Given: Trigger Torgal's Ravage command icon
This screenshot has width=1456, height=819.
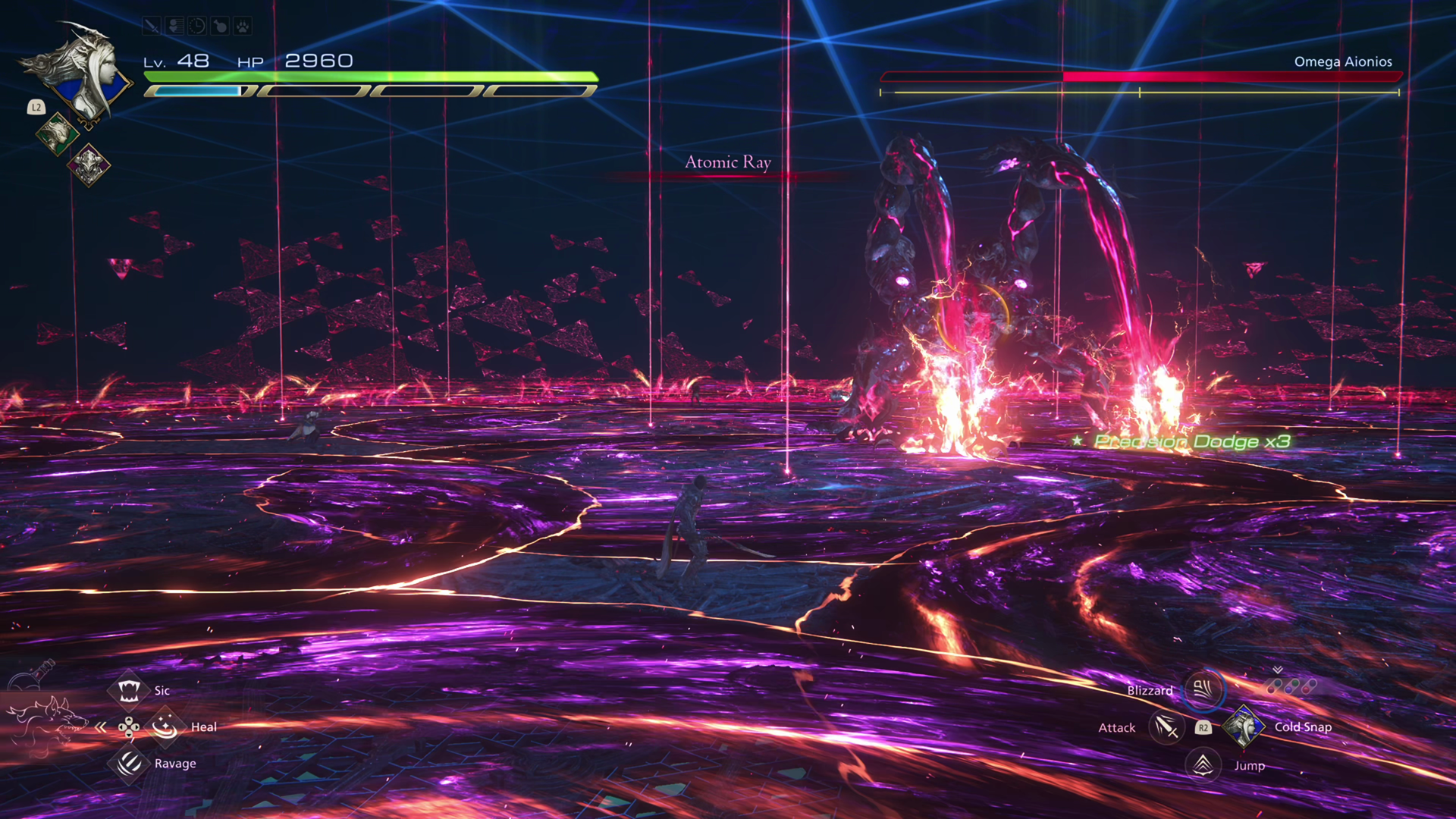Looking at the screenshot, I should click(x=129, y=763).
